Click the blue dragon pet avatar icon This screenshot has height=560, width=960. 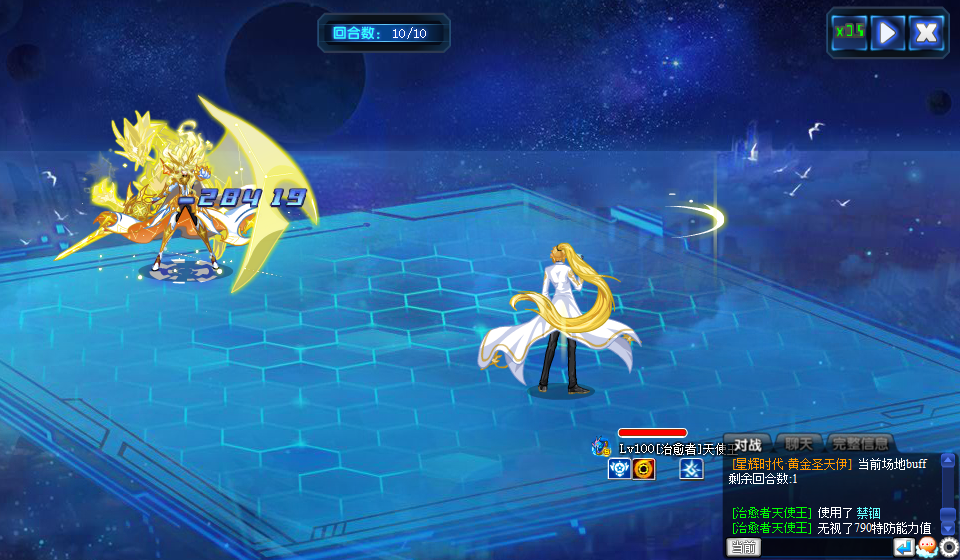click(x=601, y=447)
